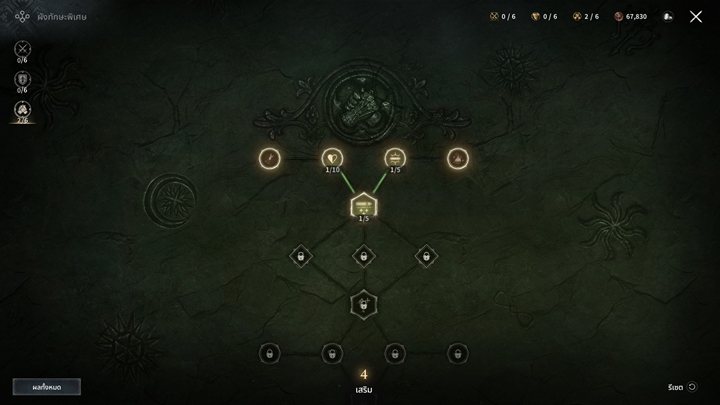Reset the skill tree
The height and width of the screenshot is (405, 720).
click(x=682, y=386)
